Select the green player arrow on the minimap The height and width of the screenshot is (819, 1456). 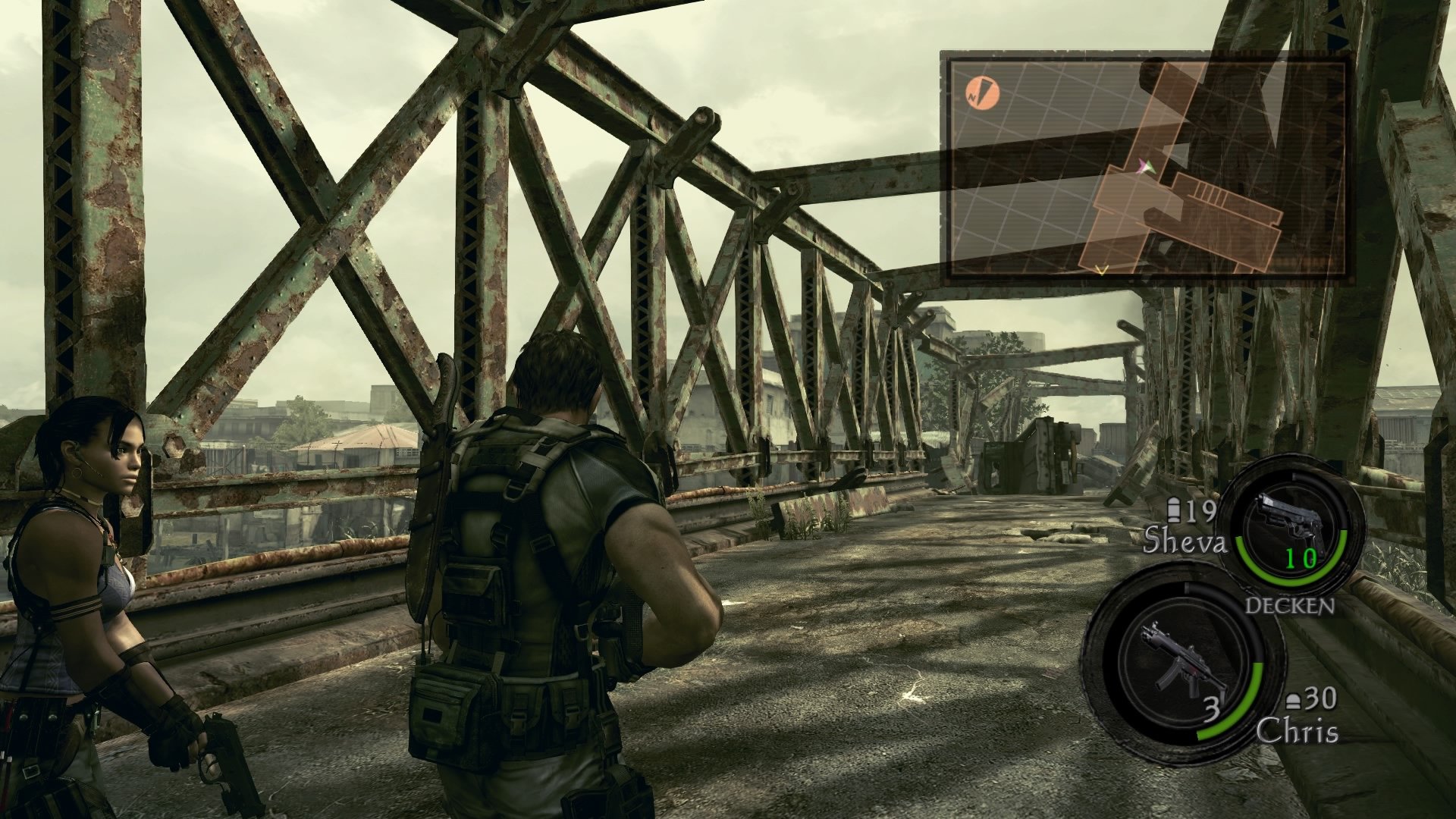1150,168
